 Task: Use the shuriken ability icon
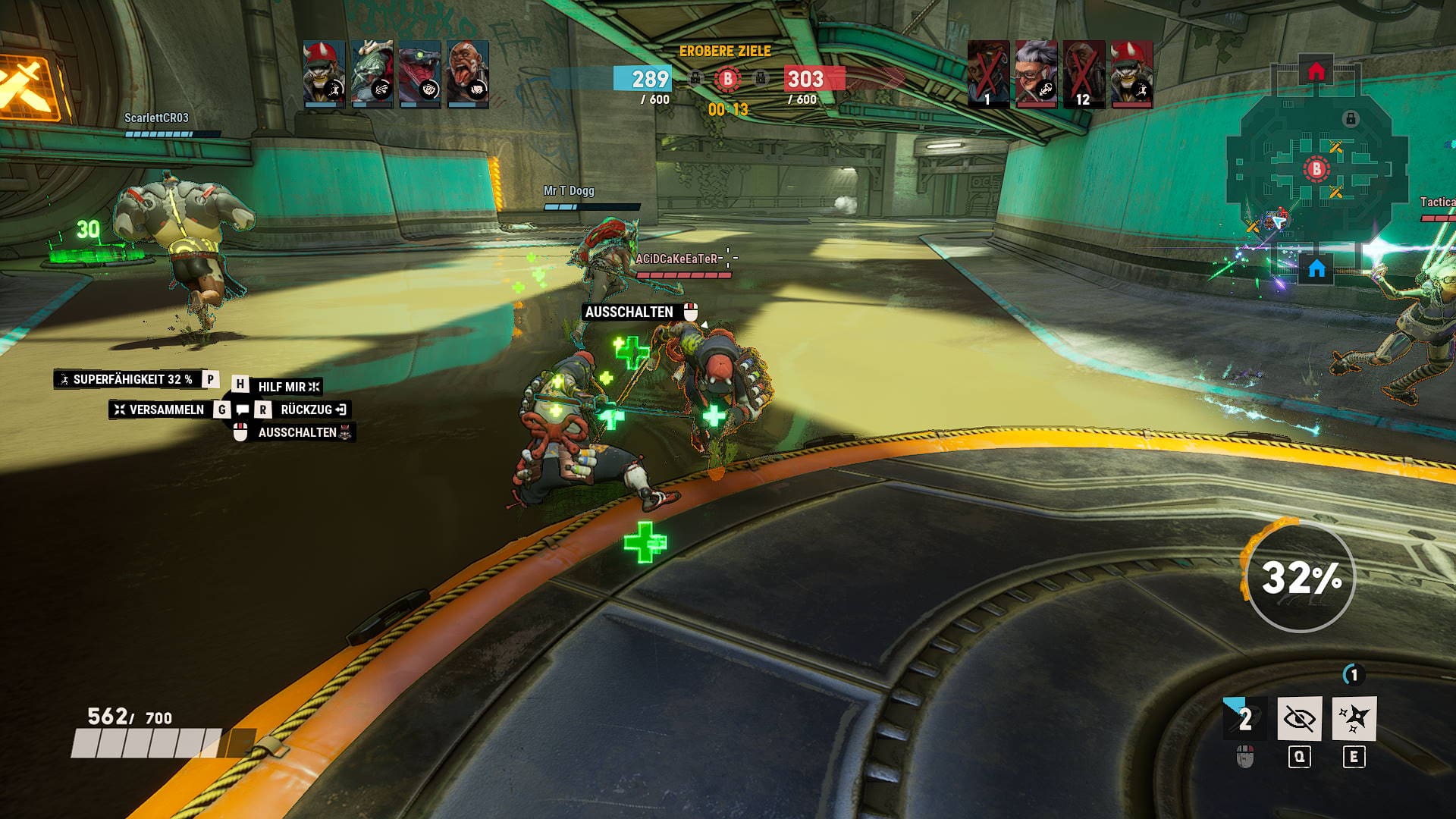(x=1354, y=718)
